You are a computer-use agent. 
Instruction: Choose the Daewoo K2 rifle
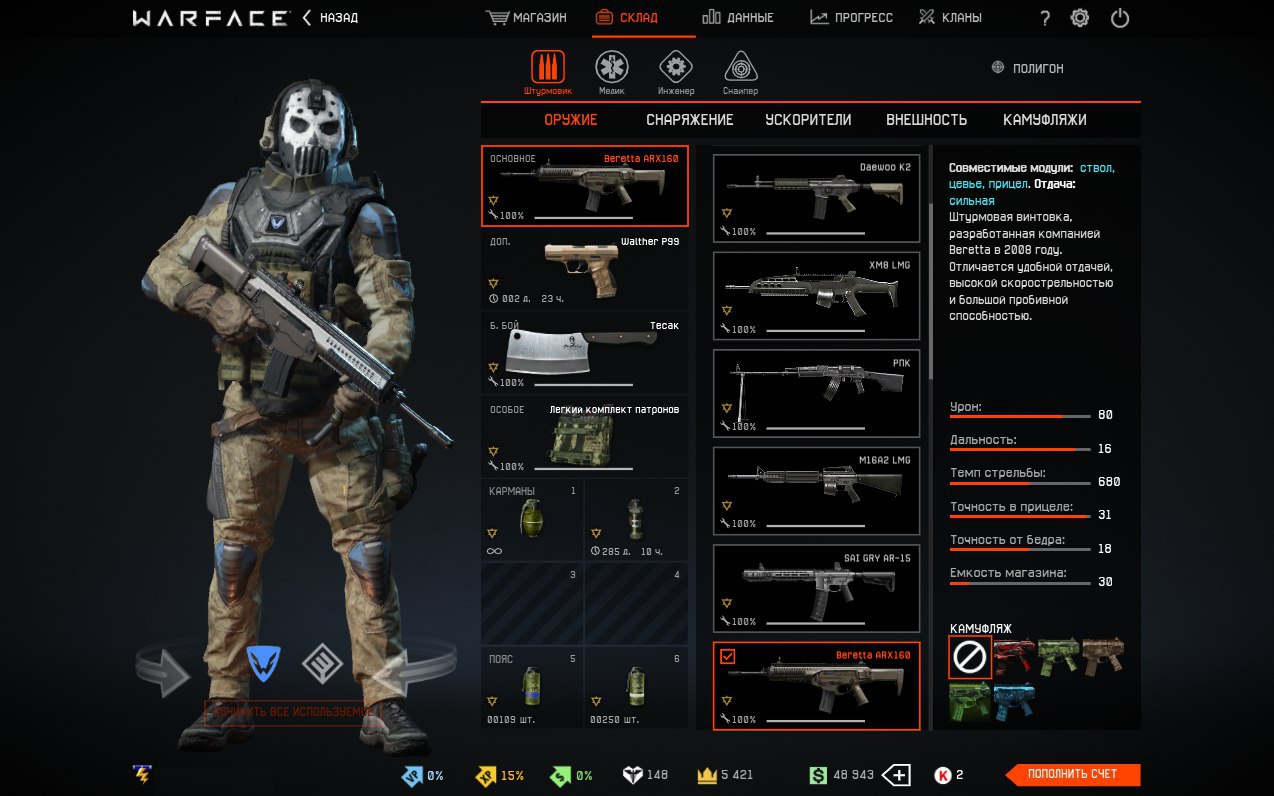coord(816,198)
